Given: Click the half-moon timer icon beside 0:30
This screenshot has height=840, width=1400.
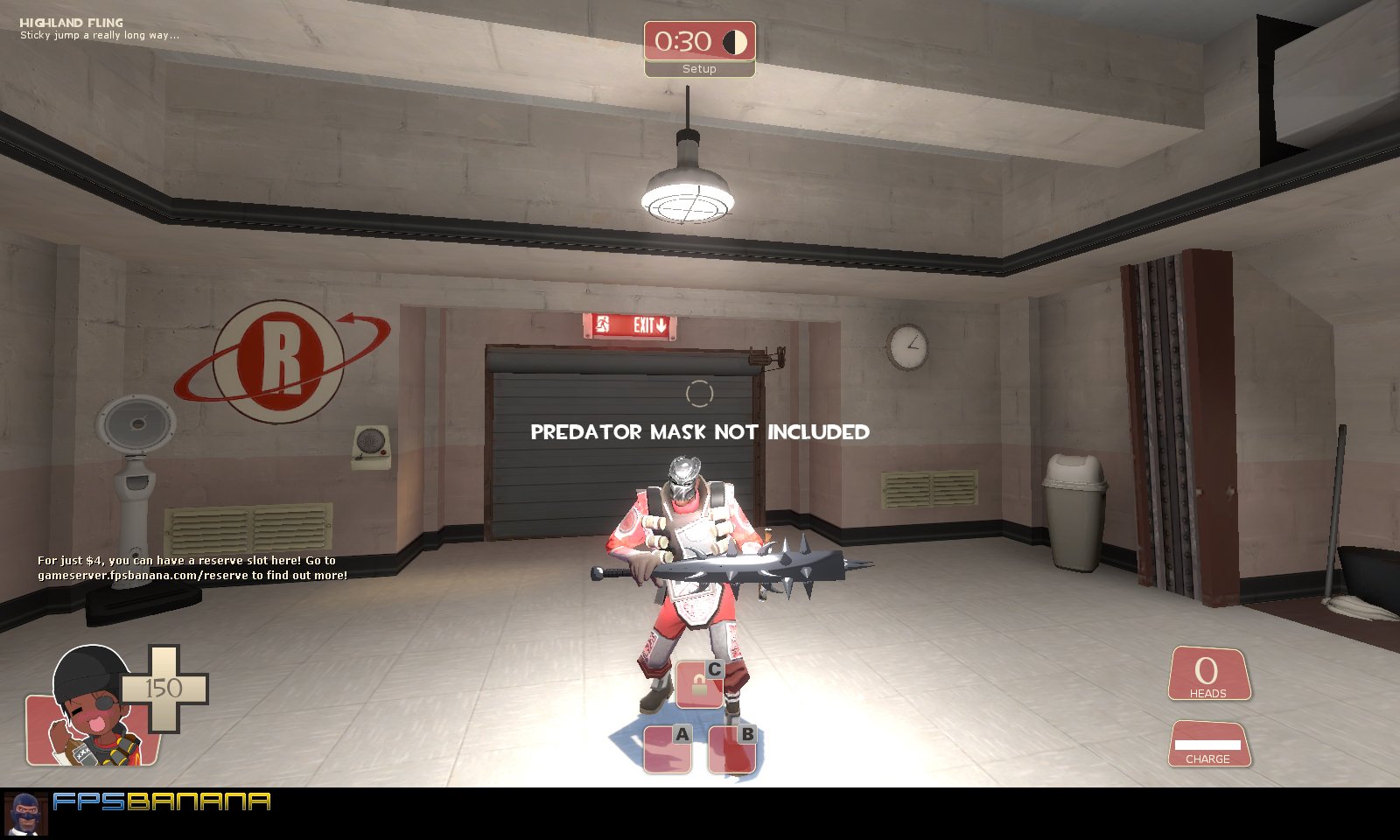Looking at the screenshot, I should (x=735, y=39).
